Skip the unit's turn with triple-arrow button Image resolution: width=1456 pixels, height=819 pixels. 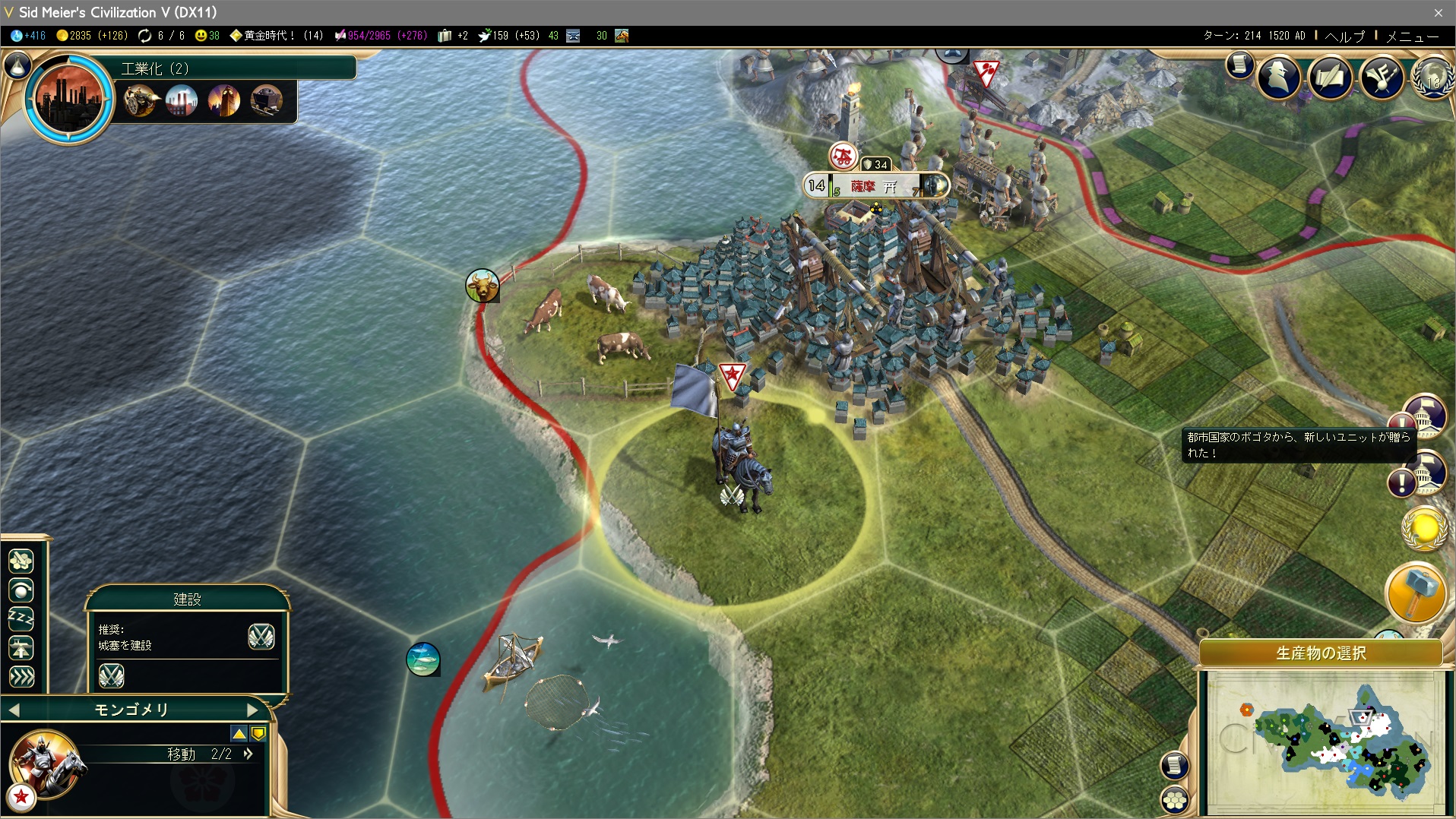click(x=21, y=676)
